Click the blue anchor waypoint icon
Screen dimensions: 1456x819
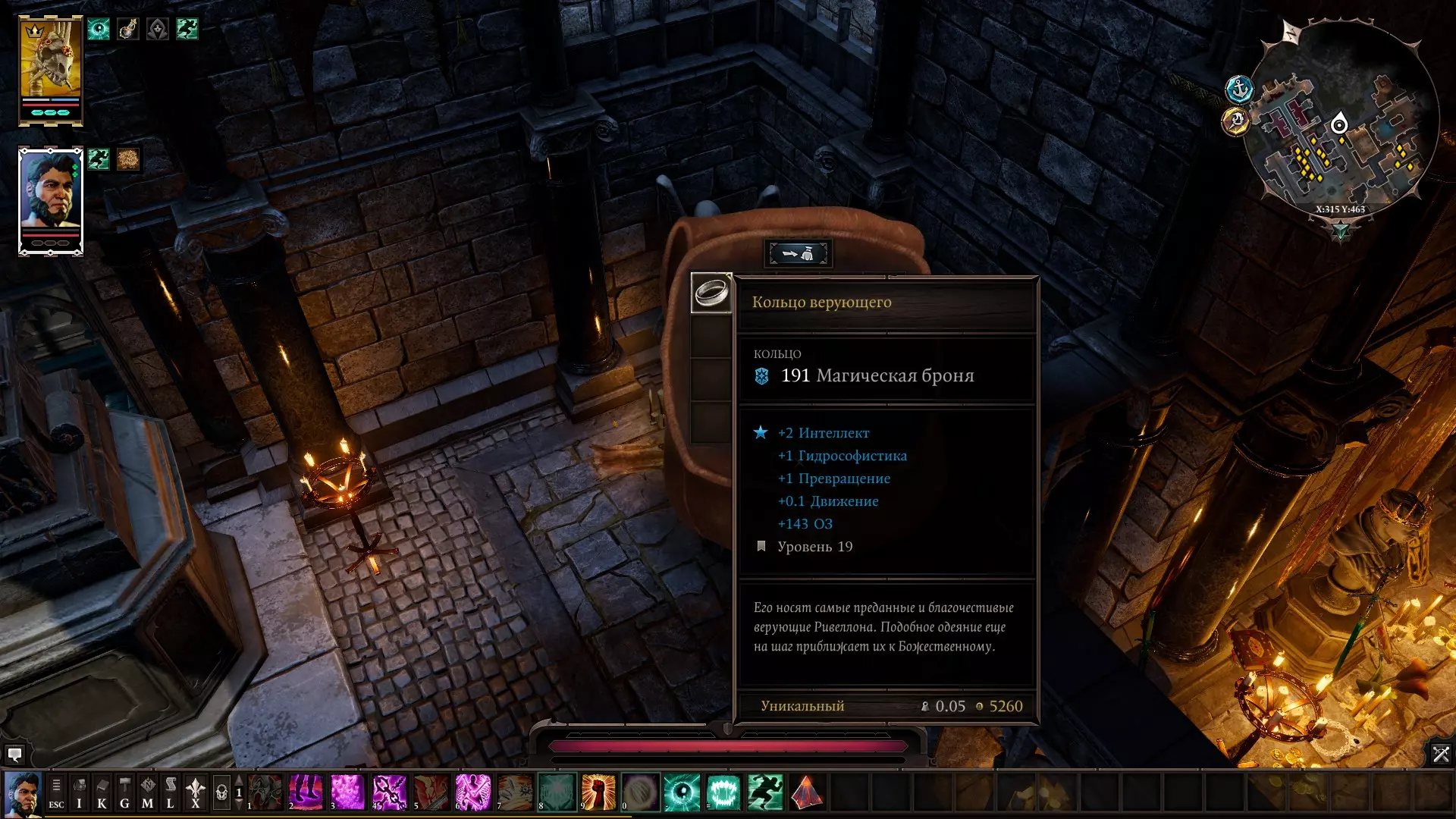(x=1238, y=89)
